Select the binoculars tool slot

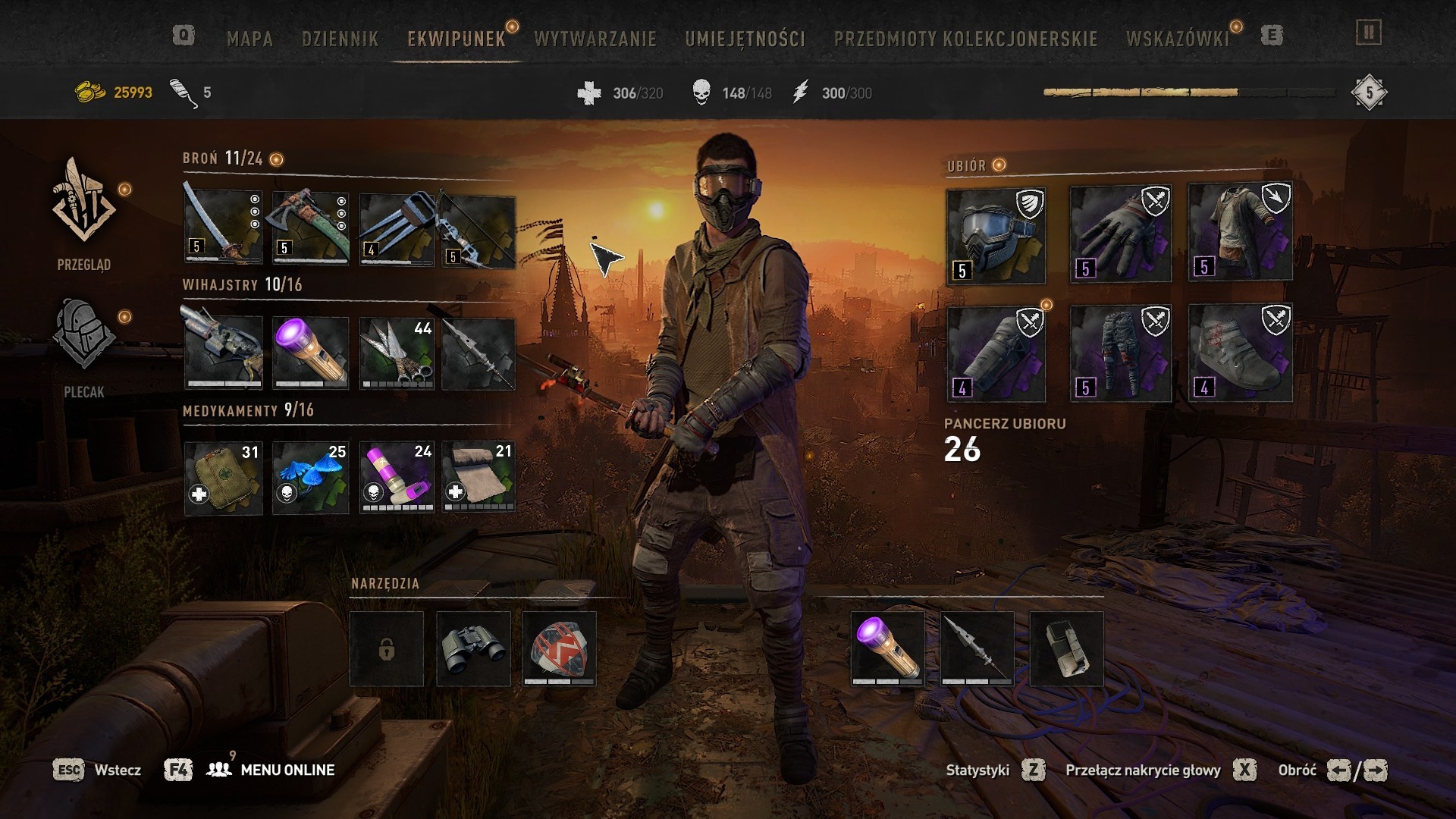(x=473, y=649)
